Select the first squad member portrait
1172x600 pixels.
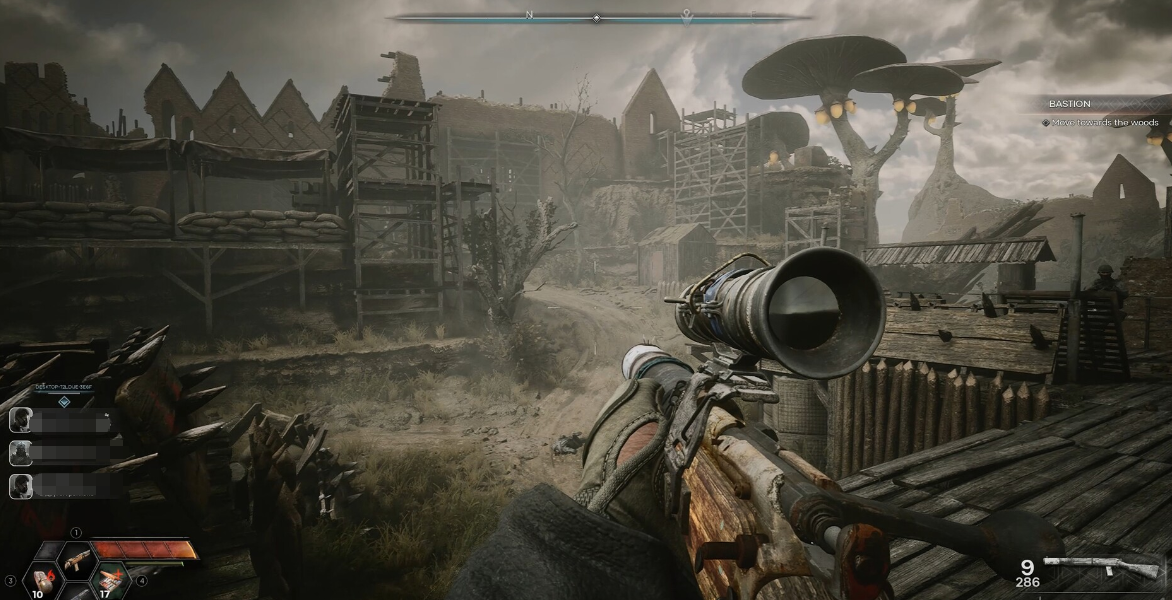tap(20, 421)
